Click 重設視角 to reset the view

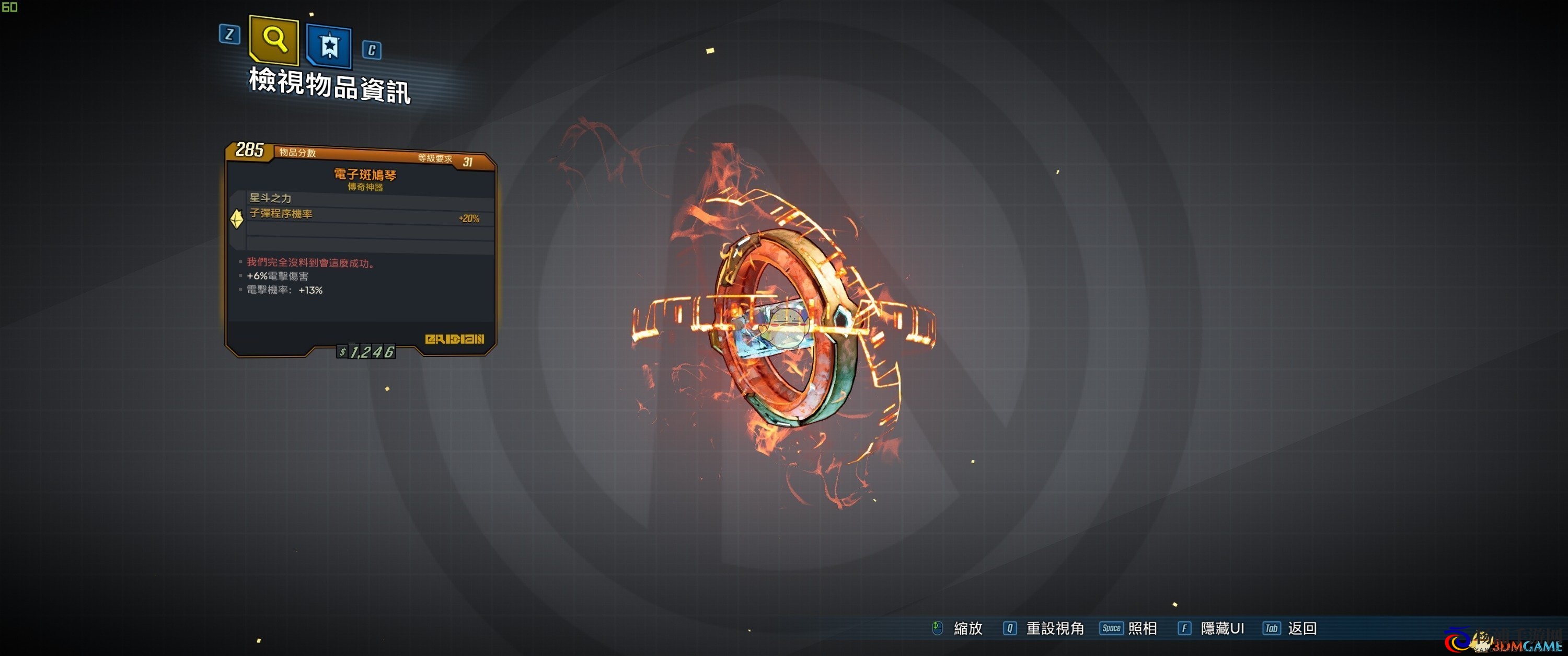(1054, 628)
